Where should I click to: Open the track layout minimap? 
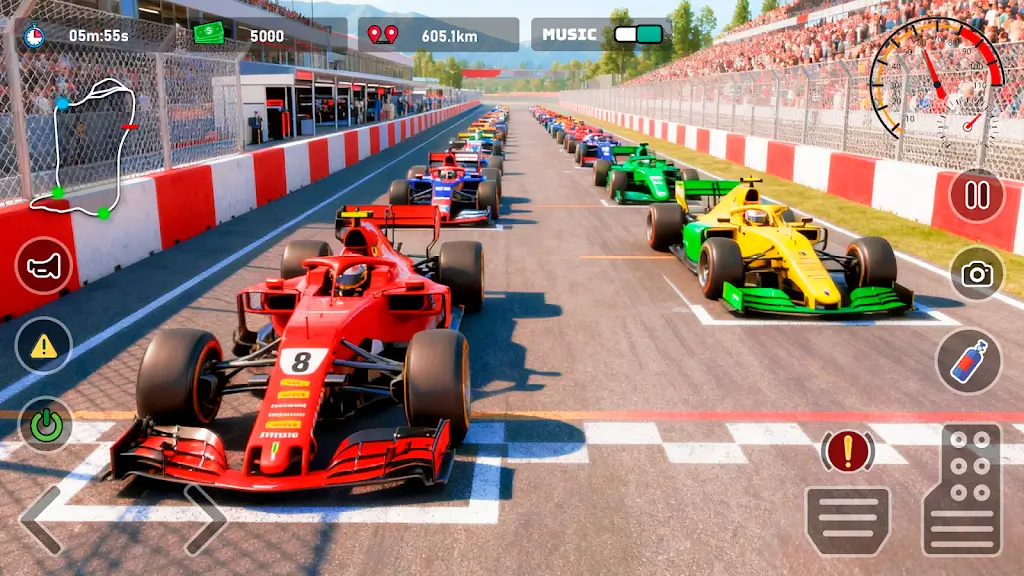click(x=84, y=148)
